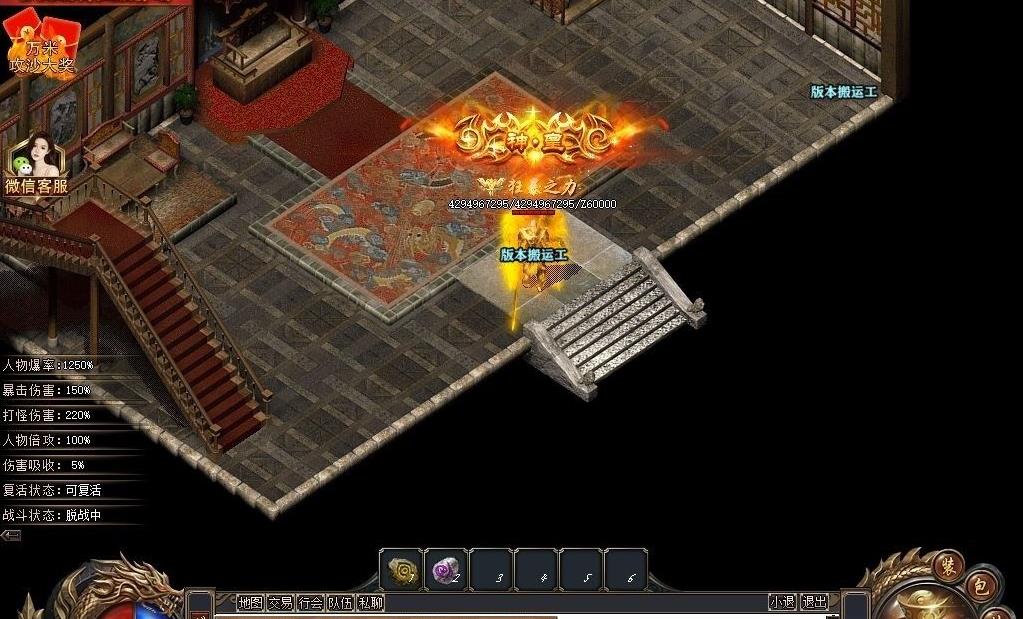Use the purple orb in hotbar slot 2
This screenshot has width=1023, height=619.
pyautogui.click(x=445, y=569)
